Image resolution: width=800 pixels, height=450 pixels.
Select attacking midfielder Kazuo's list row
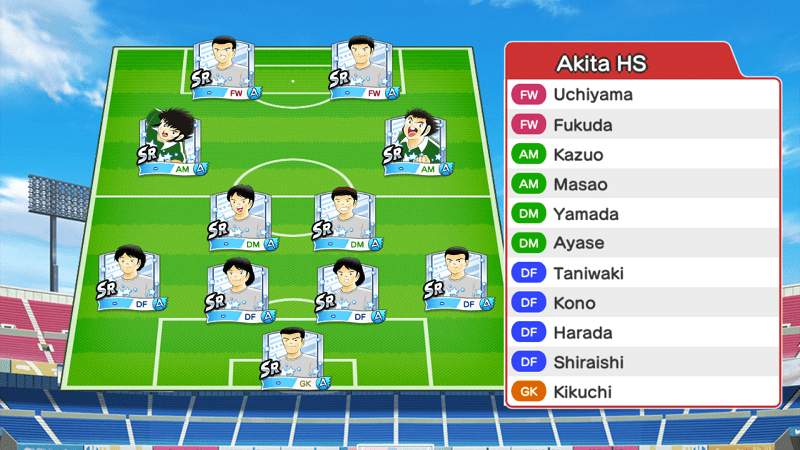tap(642, 155)
